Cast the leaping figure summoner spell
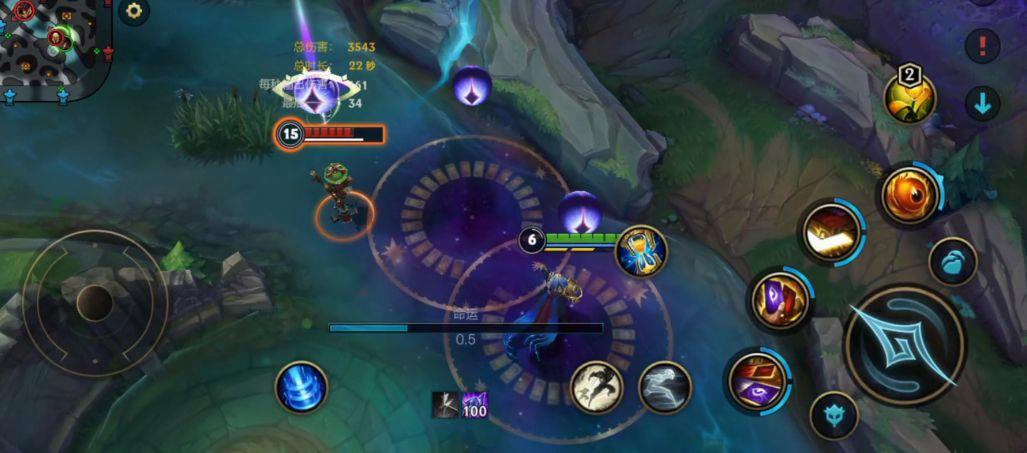This screenshot has height=453, width=1027. [597, 387]
